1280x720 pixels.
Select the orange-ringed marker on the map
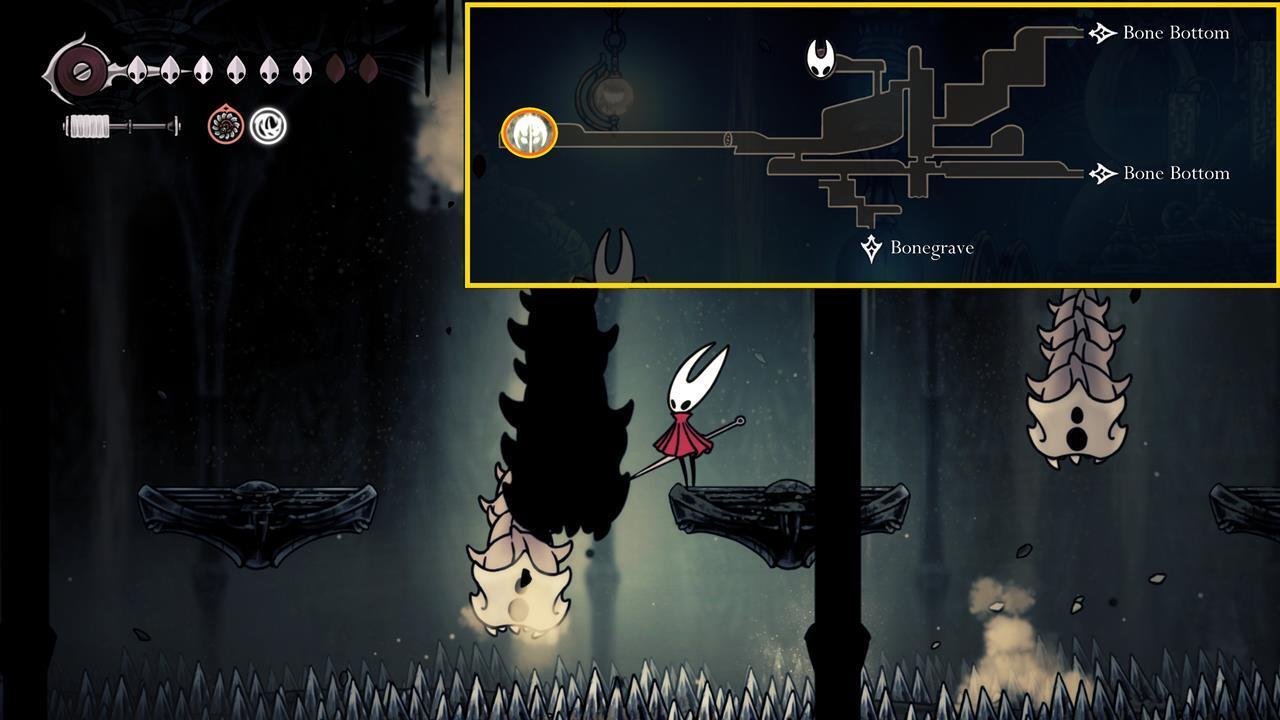pyautogui.click(x=529, y=133)
